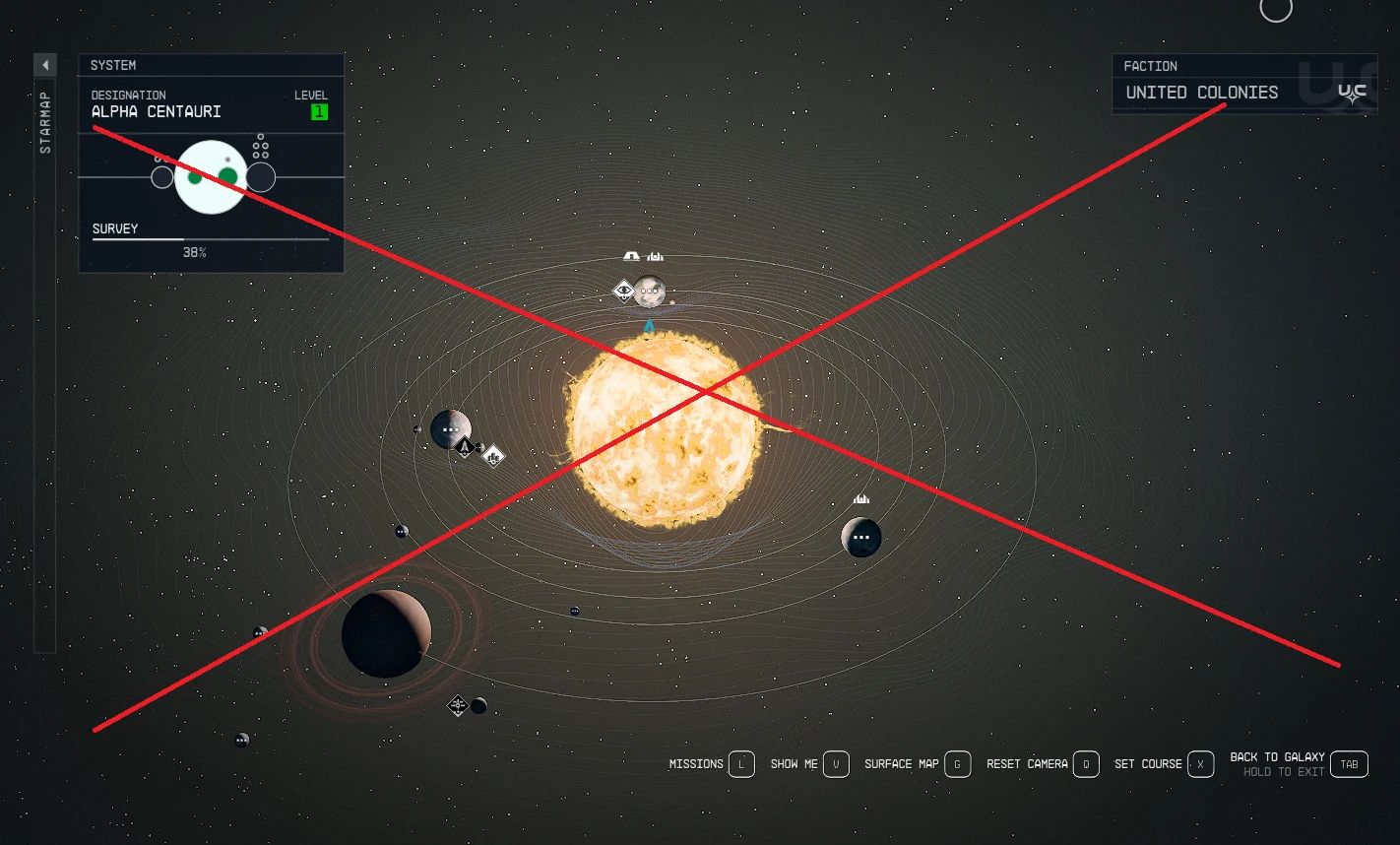Select the player ship location marker near Jemison
The image size is (1400, 845).
(x=465, y=448)
